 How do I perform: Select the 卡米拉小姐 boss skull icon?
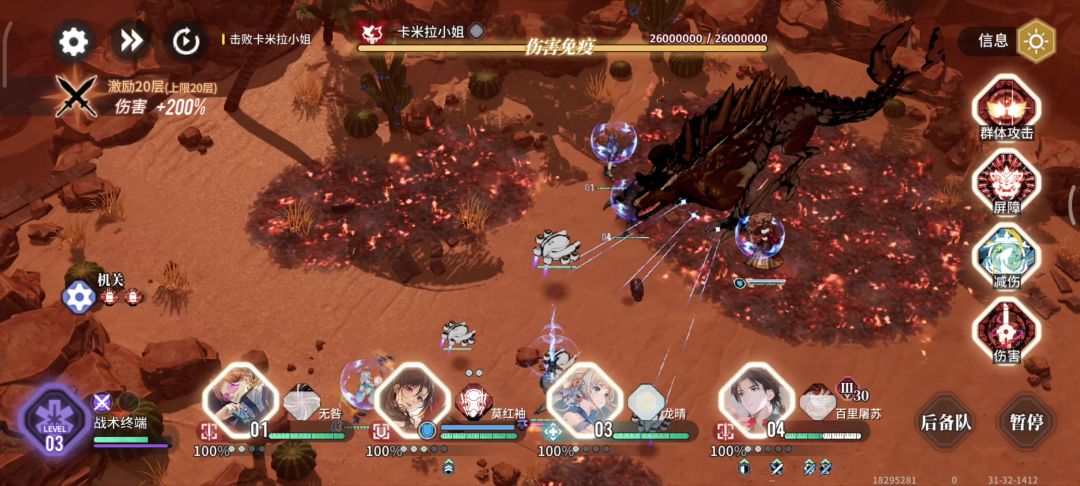(372, 34)
